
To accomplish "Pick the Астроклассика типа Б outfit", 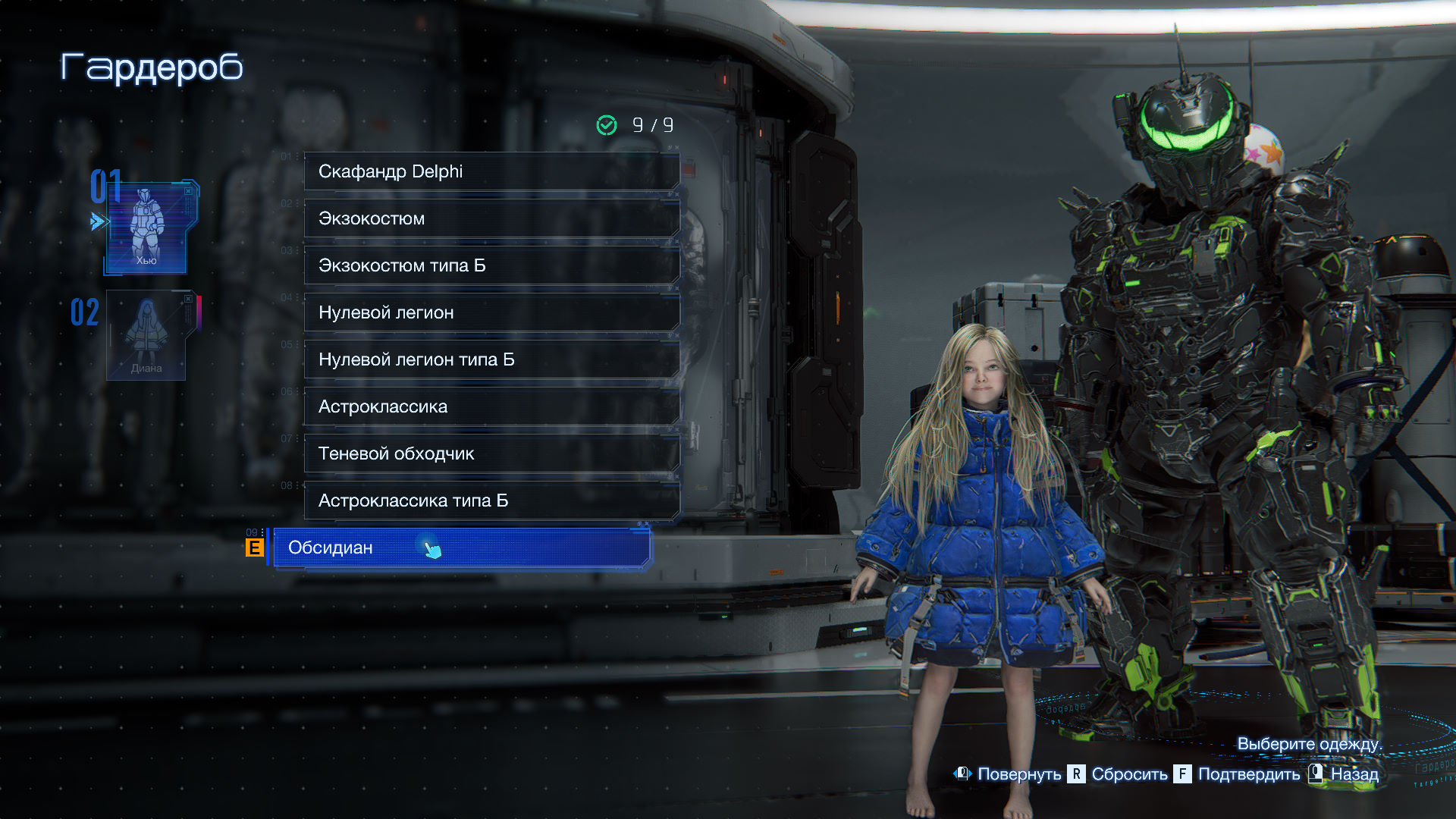I will pyautogui.click(x=491, y=500).
